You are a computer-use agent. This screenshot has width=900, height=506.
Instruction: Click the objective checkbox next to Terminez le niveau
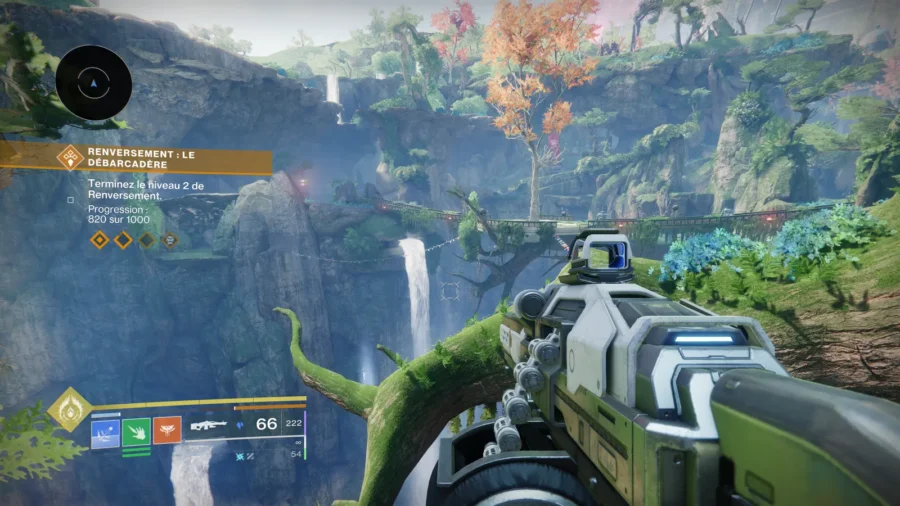70,200
